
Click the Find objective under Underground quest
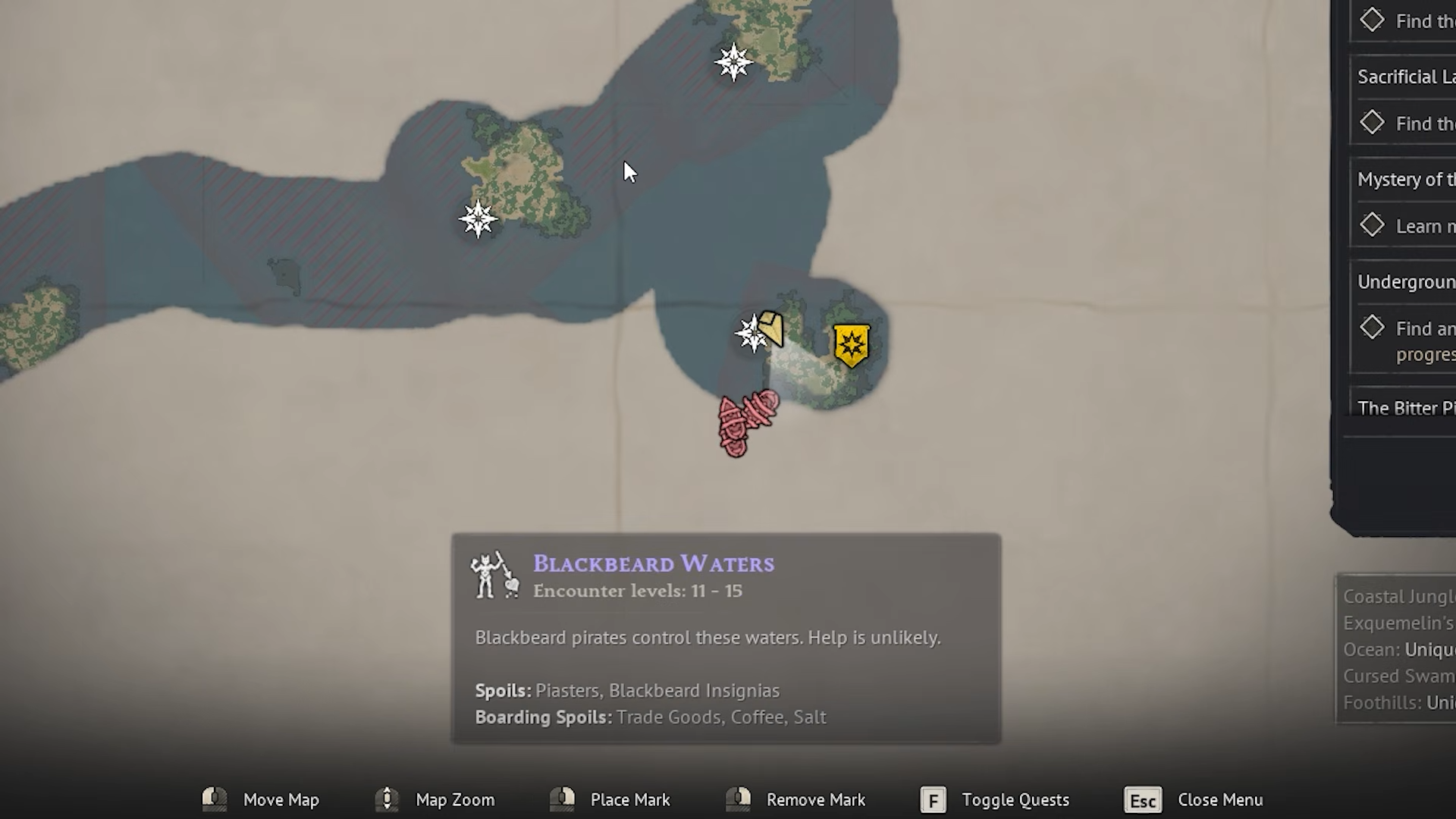pyautogui.click(x=1423, y=329)
